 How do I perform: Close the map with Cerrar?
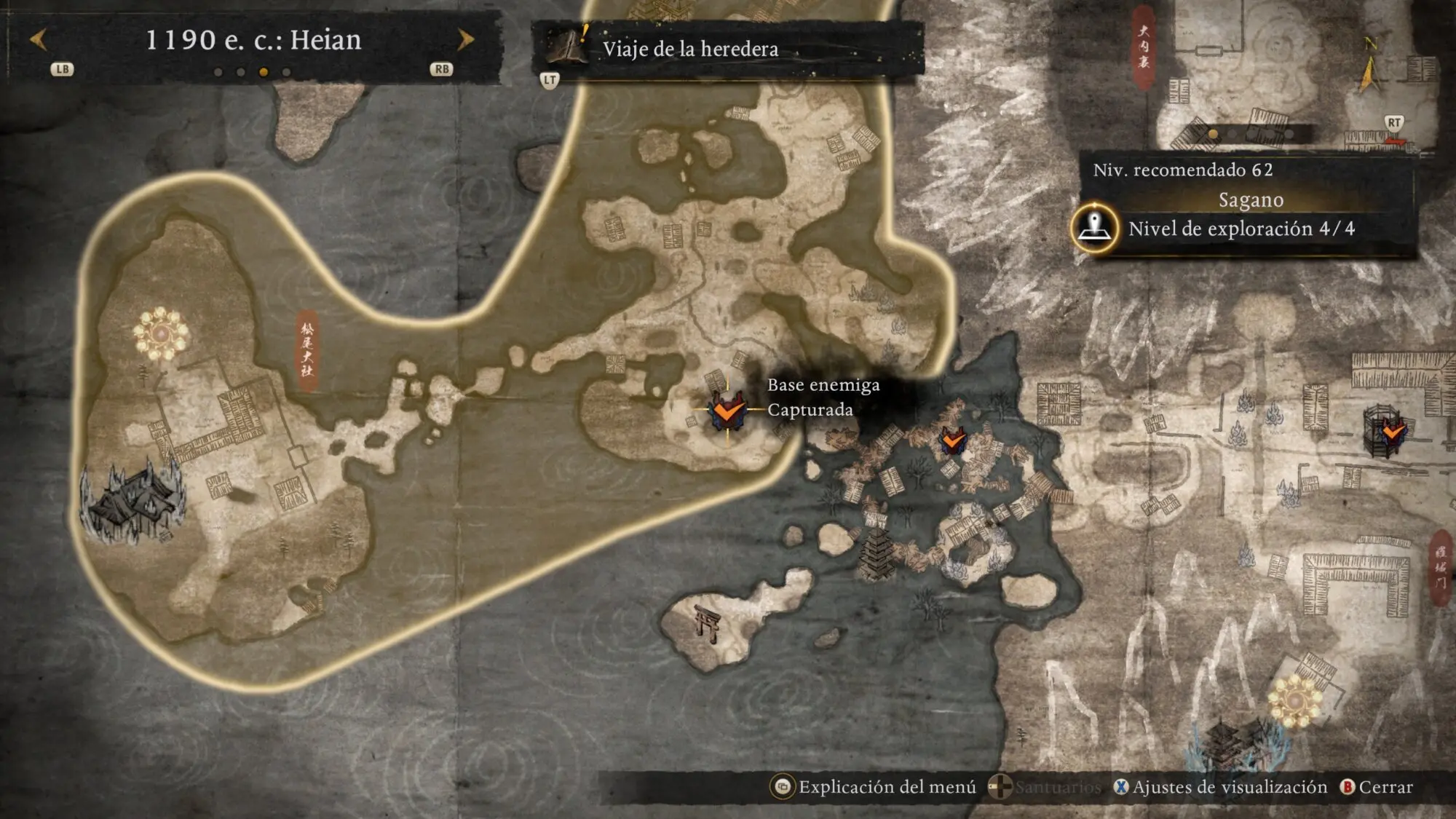pos(1377,787)
